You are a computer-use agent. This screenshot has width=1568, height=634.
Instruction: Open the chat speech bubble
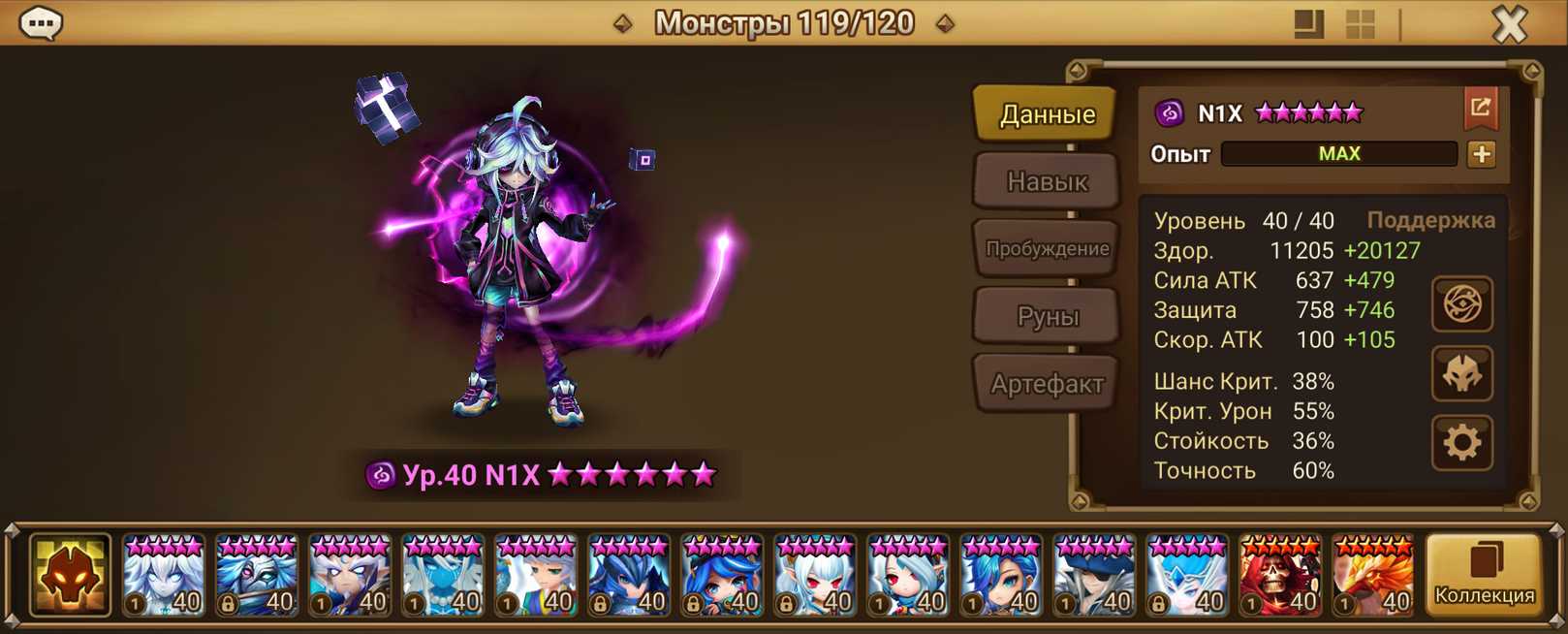pyautogui.click(x=41, y=23)
